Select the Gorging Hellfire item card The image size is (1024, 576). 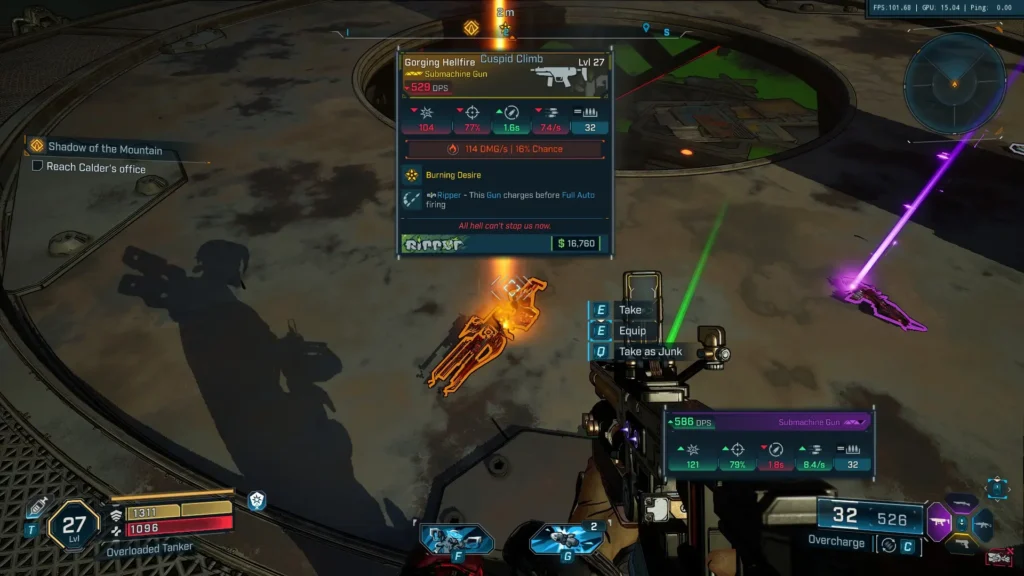(x=504, y=152)
